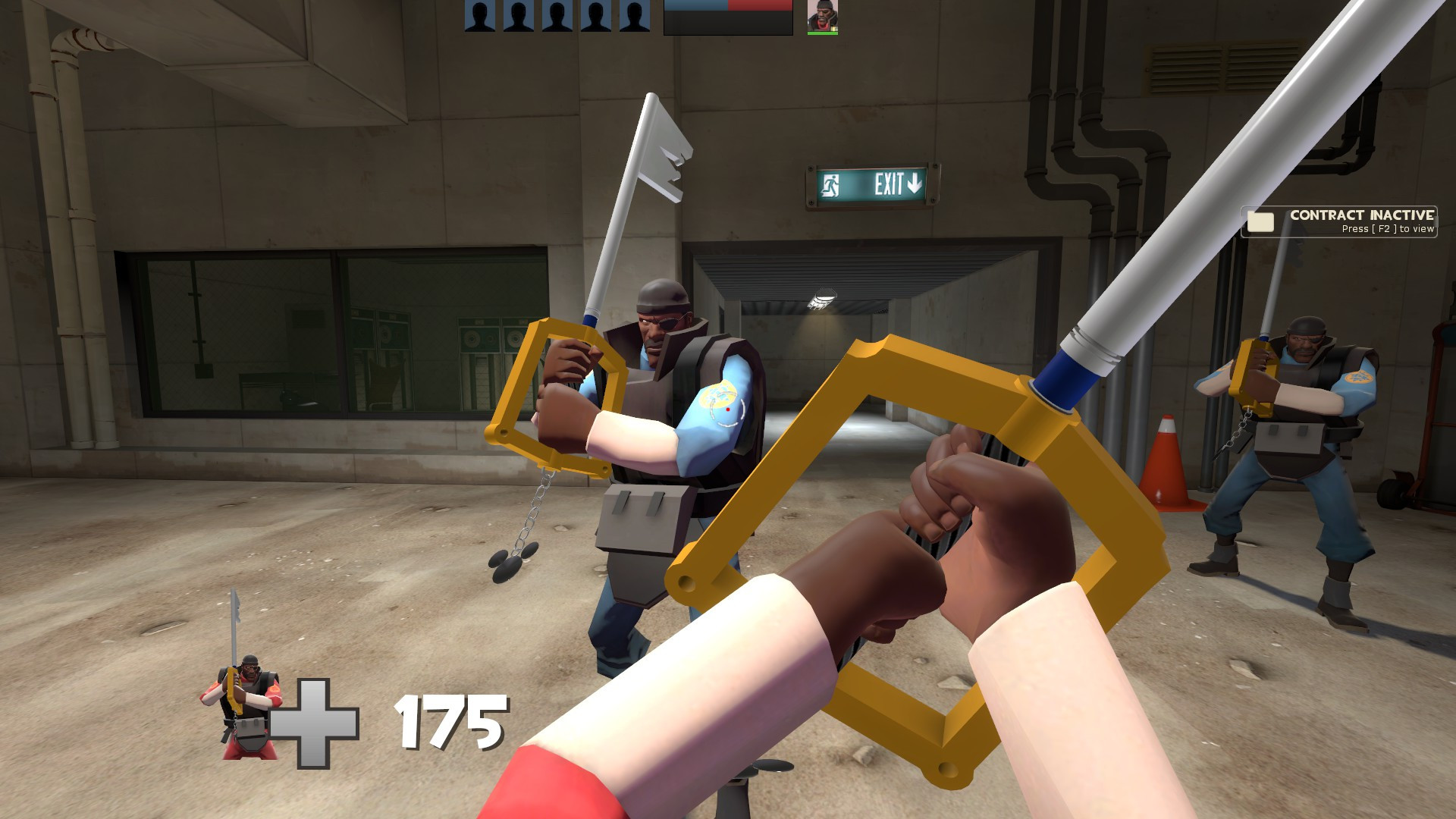The image size is (1456, 819).
Task: Toggle the green health bar under the Demoman portrait
Action: pos(821,33)
